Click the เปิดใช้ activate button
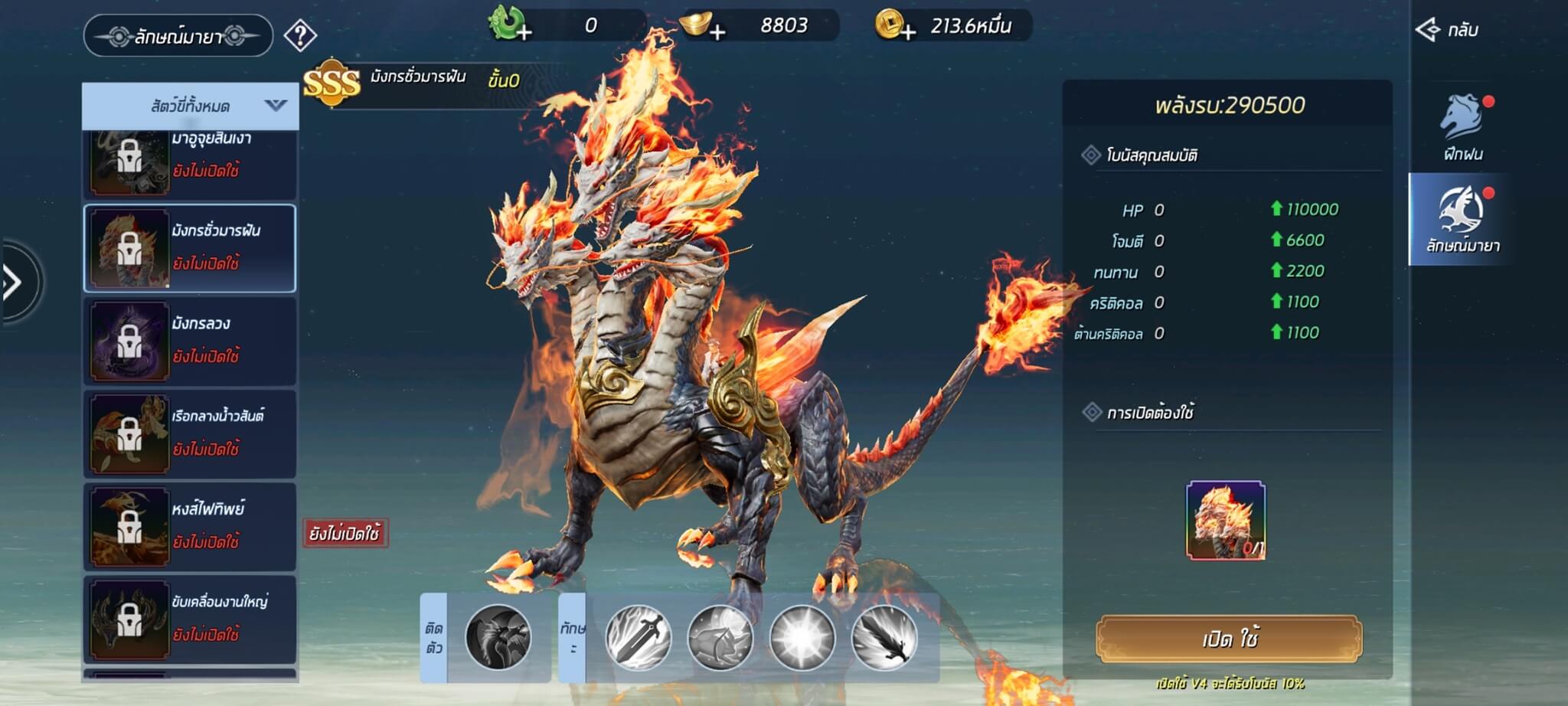The image size is (1568, 706). pos(1229,638)
